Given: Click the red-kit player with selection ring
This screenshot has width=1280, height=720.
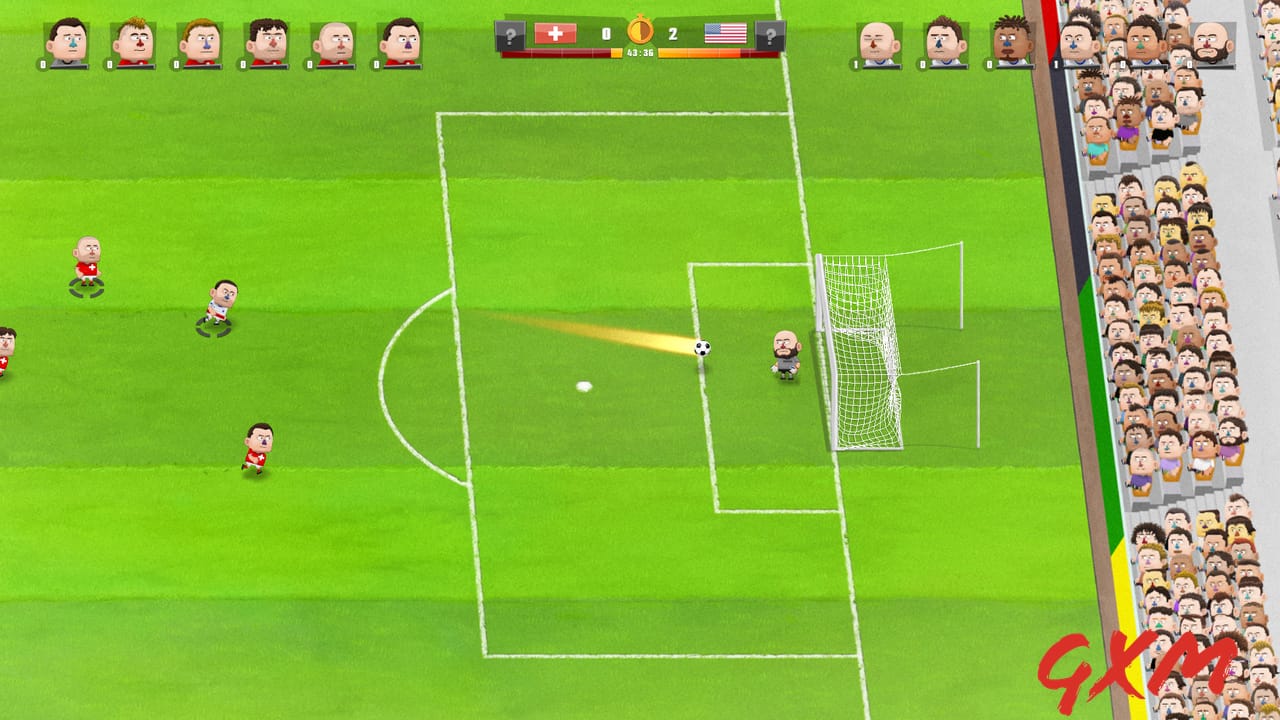Looking at the screenshot, I should (x=87, y=264).
